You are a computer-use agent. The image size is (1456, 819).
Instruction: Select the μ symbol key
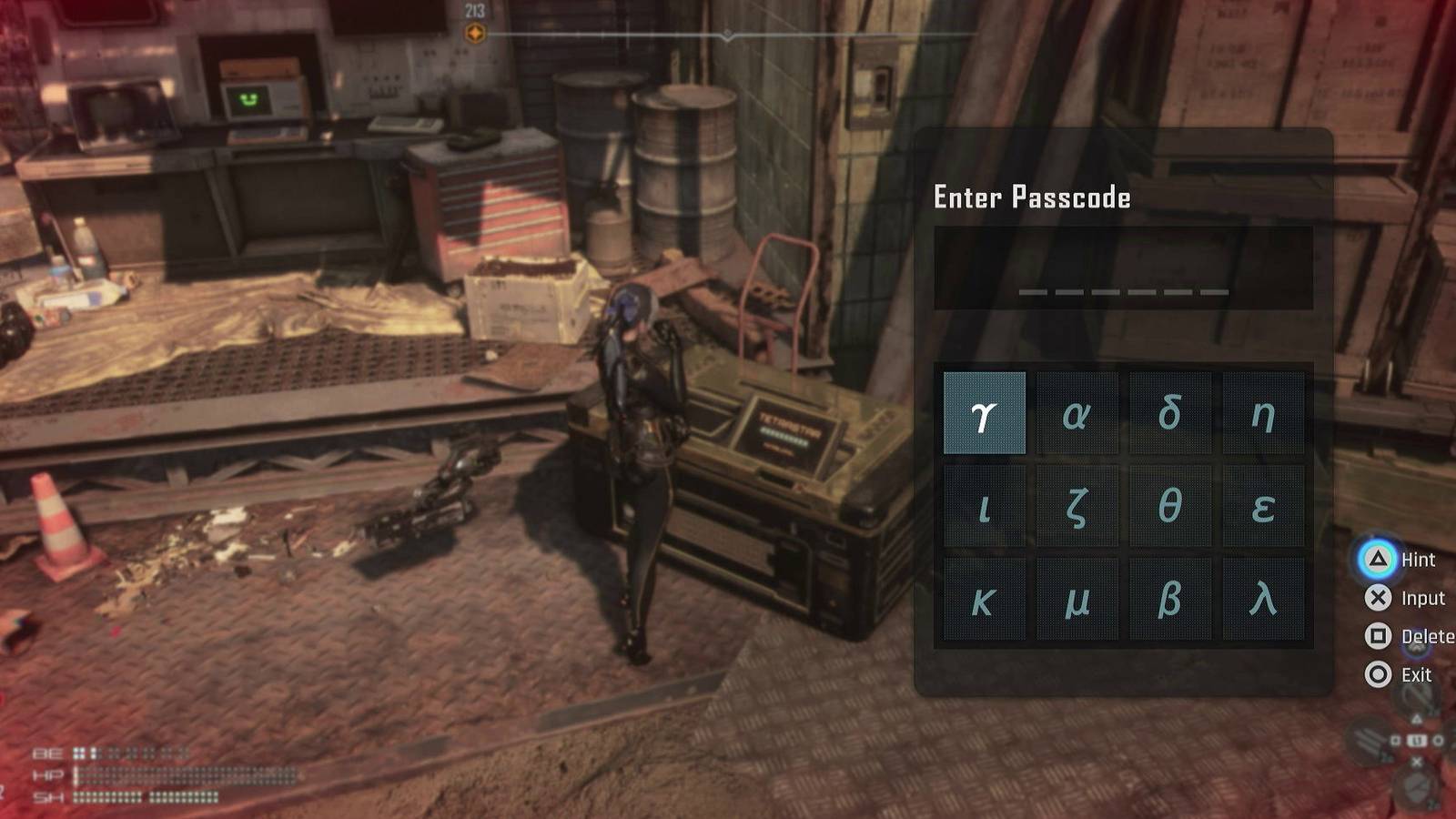point(1077,599)
